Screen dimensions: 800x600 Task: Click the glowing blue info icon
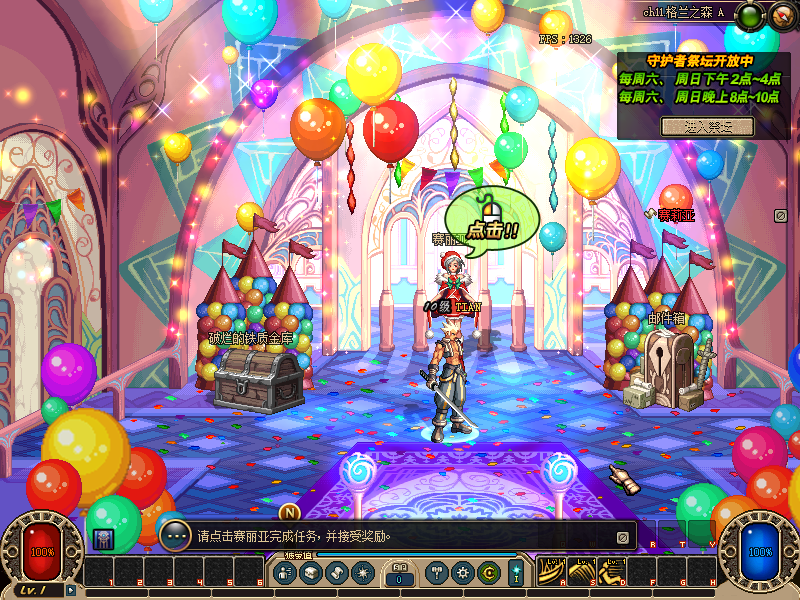point(516,573)
